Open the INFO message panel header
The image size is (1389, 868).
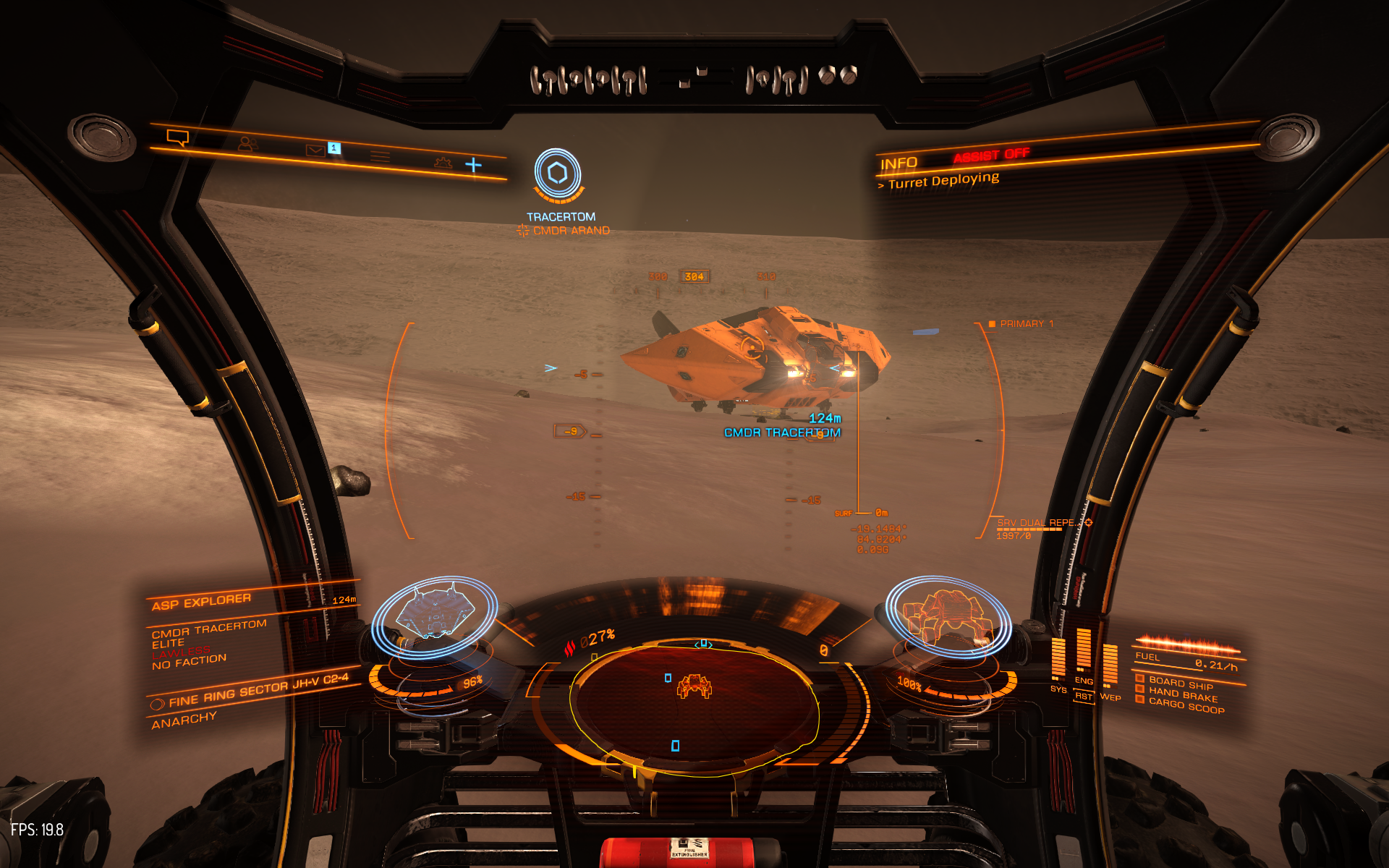[x=899, y=163]
